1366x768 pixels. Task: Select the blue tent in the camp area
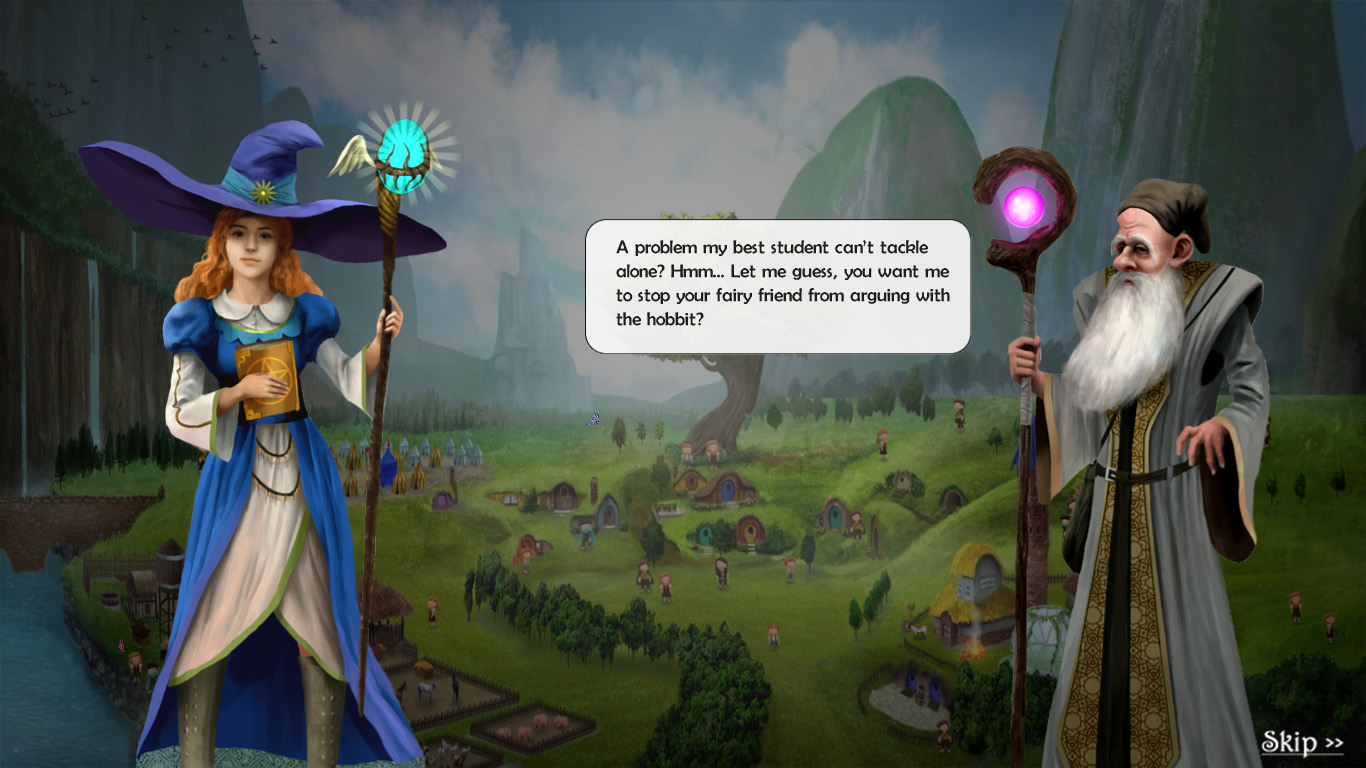pyautogui.click(x=389, y=466)
